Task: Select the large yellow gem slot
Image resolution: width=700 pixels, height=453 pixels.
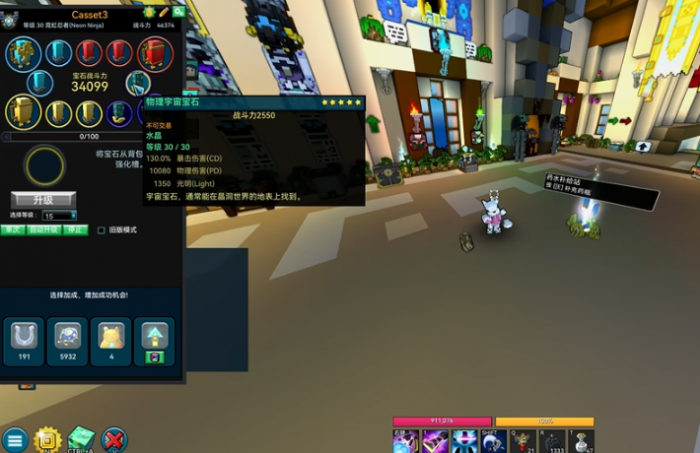Action: (23, 111)
